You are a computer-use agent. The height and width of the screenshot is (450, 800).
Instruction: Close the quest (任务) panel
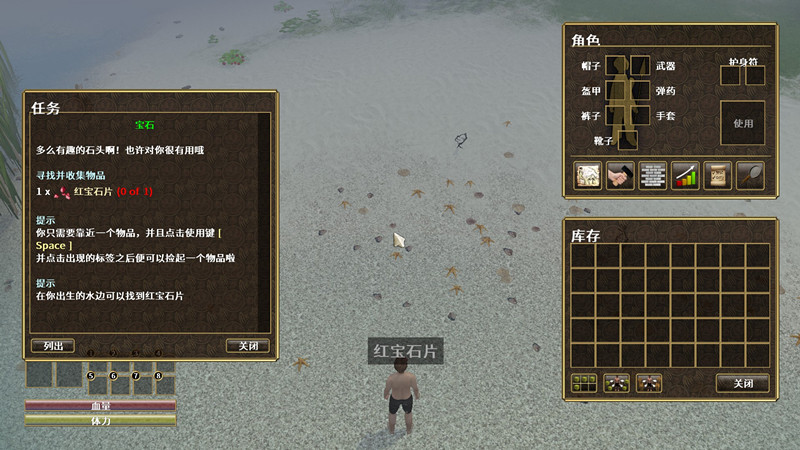tap(247, 346)
